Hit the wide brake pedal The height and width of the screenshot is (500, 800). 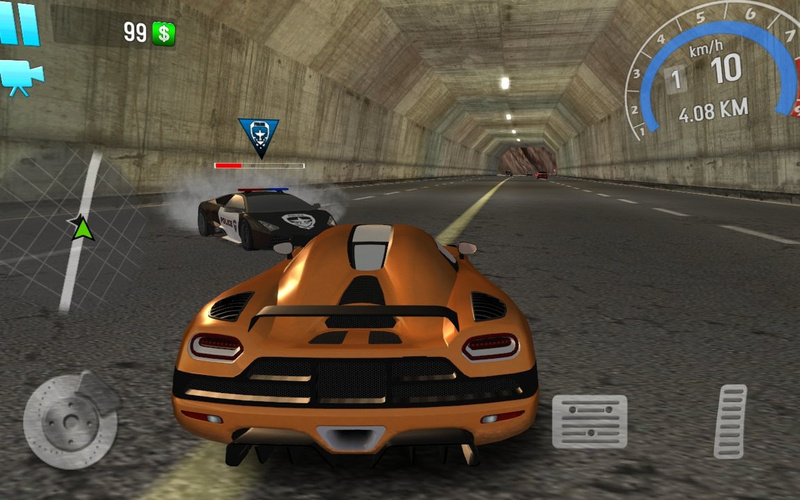(589, 421)
